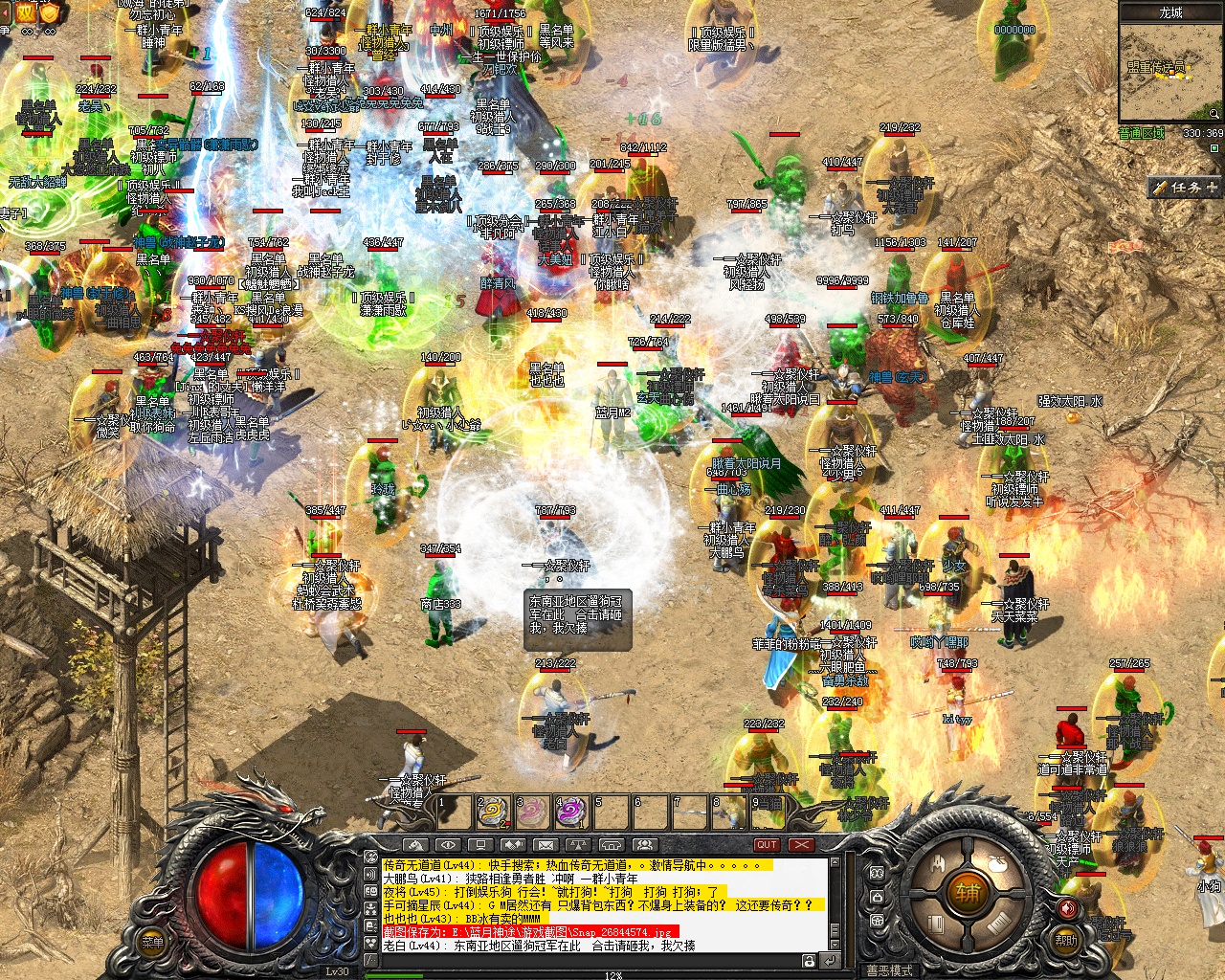
Task: Toggle the 善恶模式 attack mode label
Action: click(890, 970)
